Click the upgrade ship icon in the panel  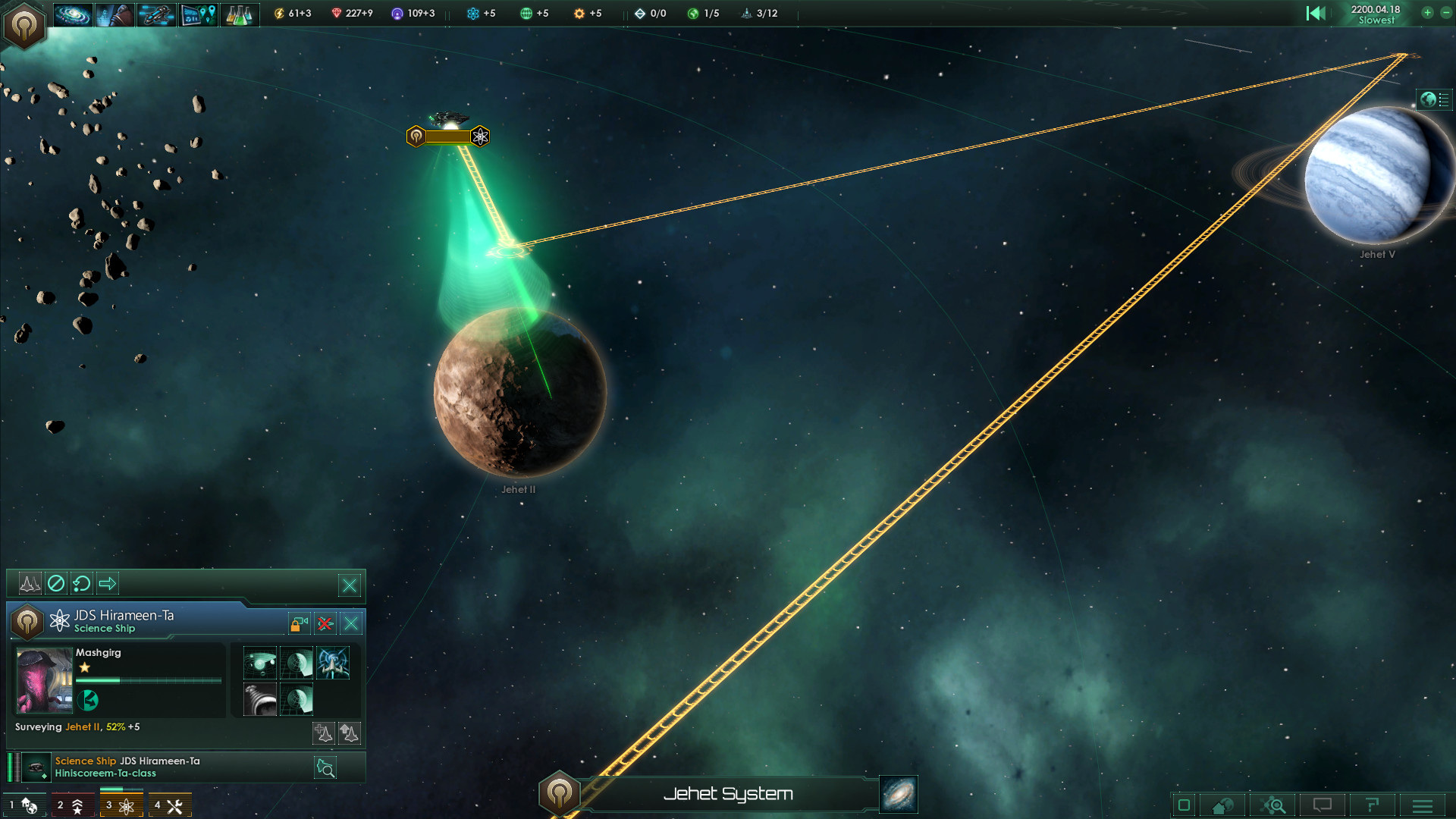coord(350,733)
